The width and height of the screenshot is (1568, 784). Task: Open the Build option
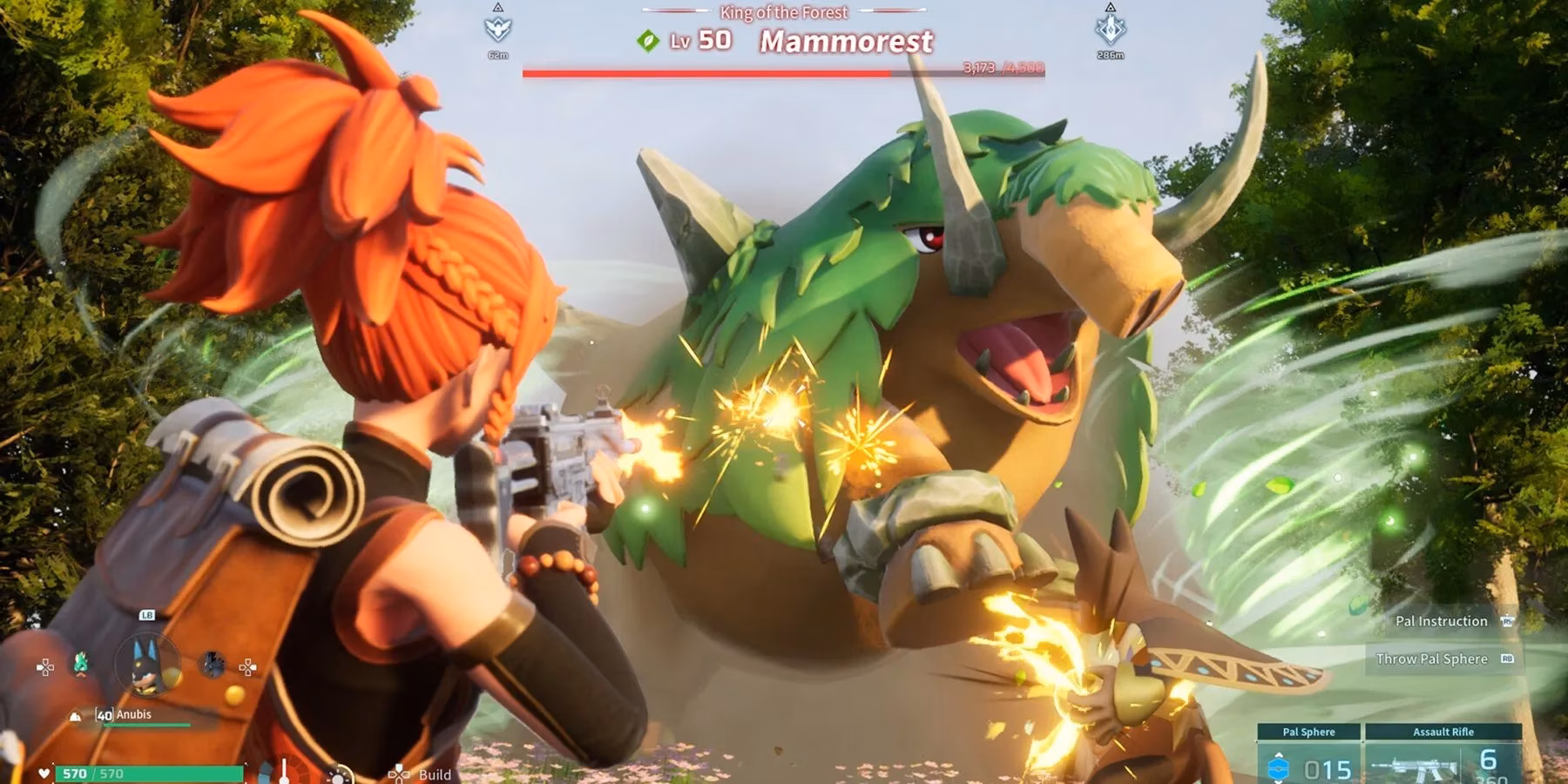434,774
